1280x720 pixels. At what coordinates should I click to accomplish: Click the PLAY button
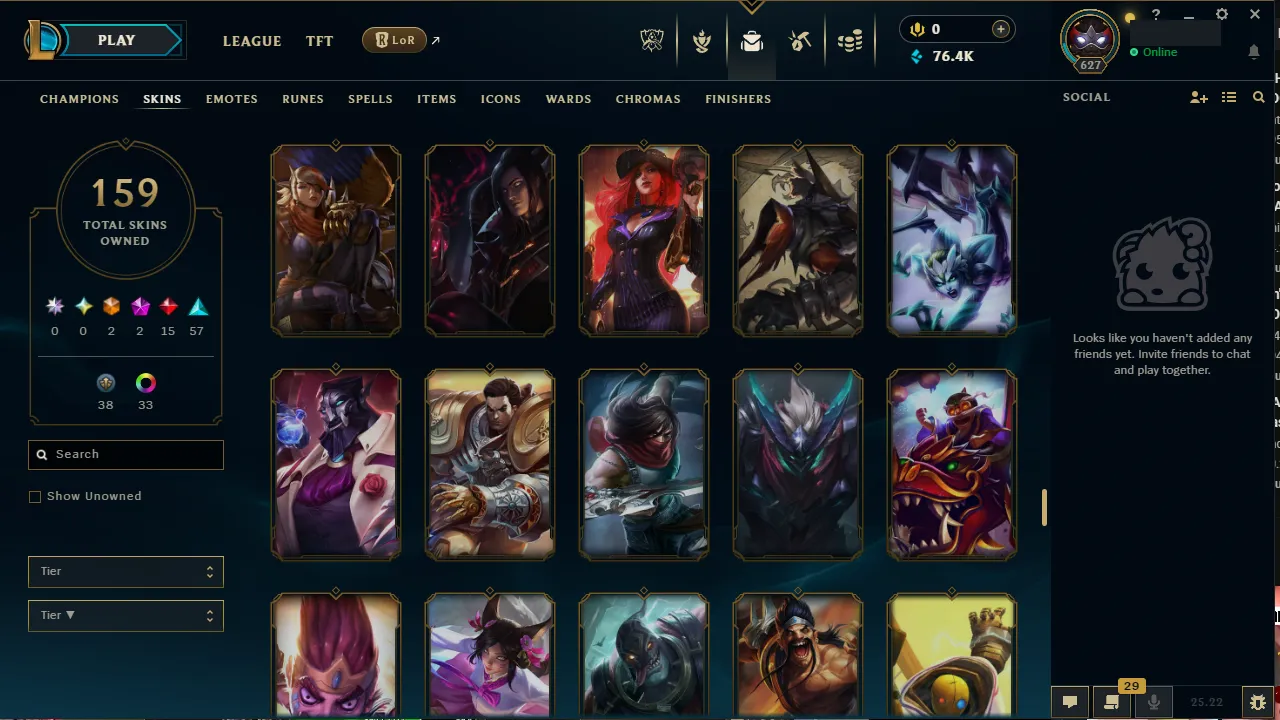pos(115,40)
